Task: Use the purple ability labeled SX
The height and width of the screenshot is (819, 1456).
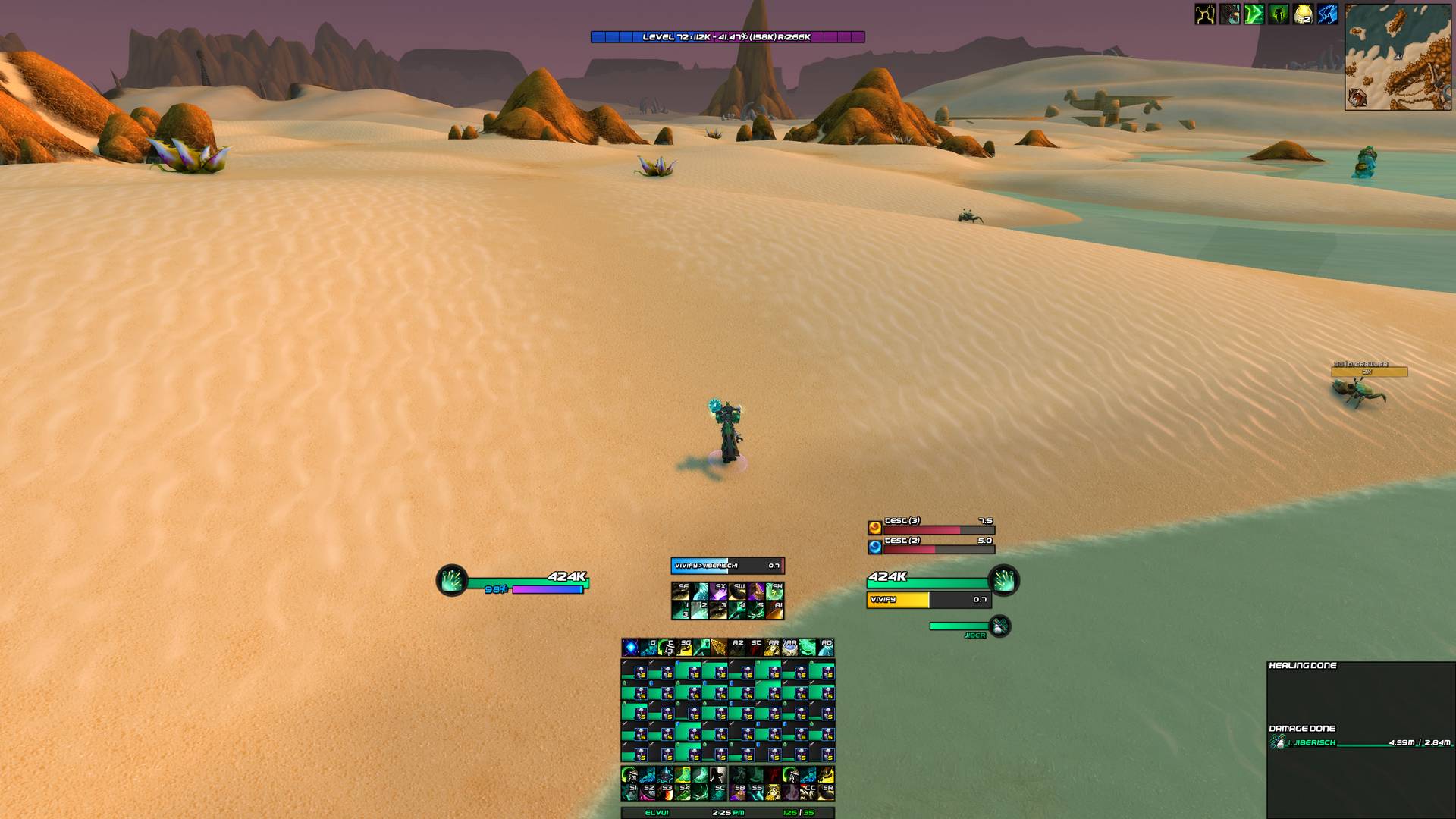Action: [718, 591]
